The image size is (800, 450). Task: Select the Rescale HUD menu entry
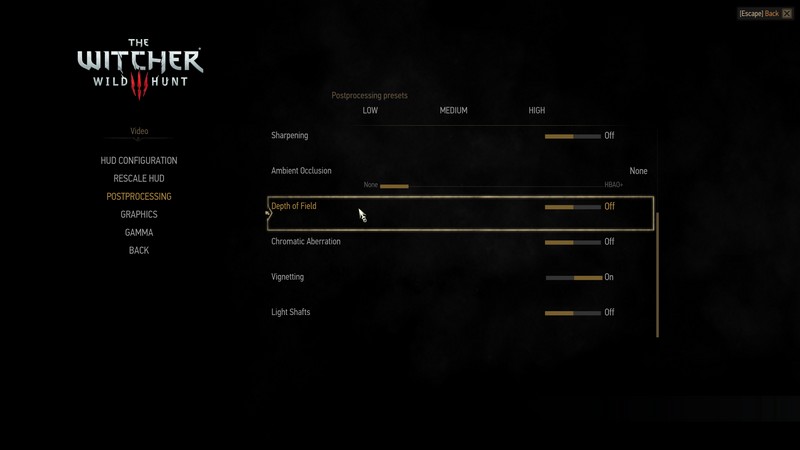(x=139, y=179)
